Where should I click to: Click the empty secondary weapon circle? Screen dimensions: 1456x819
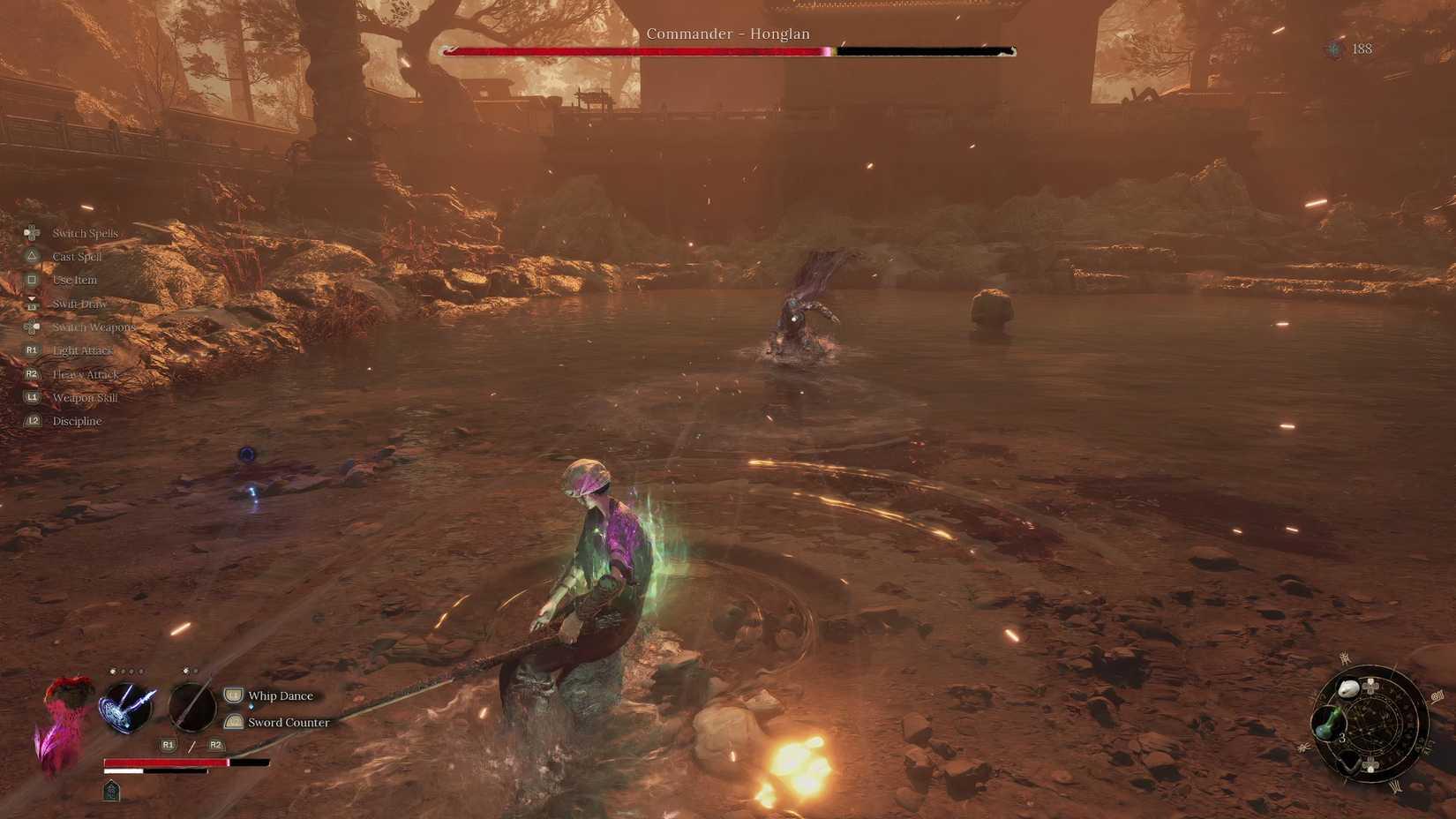coord(192,708)
